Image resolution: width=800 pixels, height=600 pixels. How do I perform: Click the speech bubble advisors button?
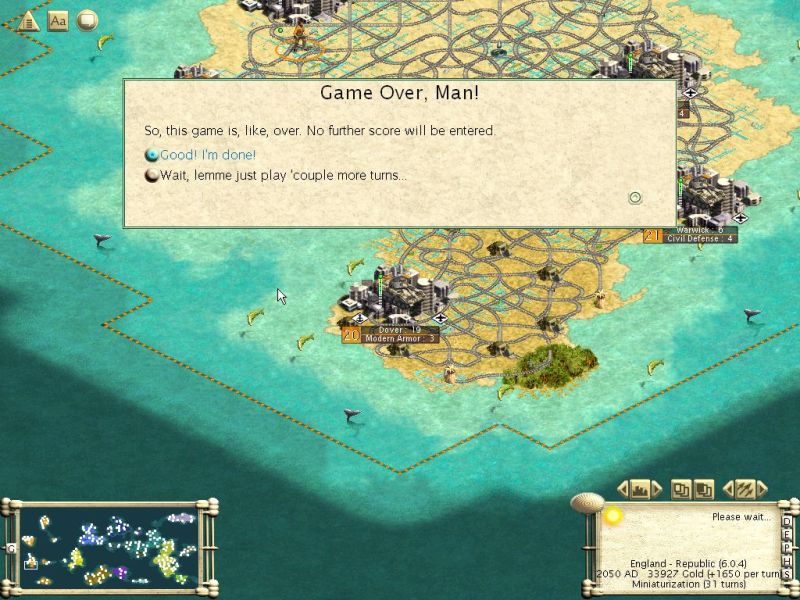(x=87, y=19)
